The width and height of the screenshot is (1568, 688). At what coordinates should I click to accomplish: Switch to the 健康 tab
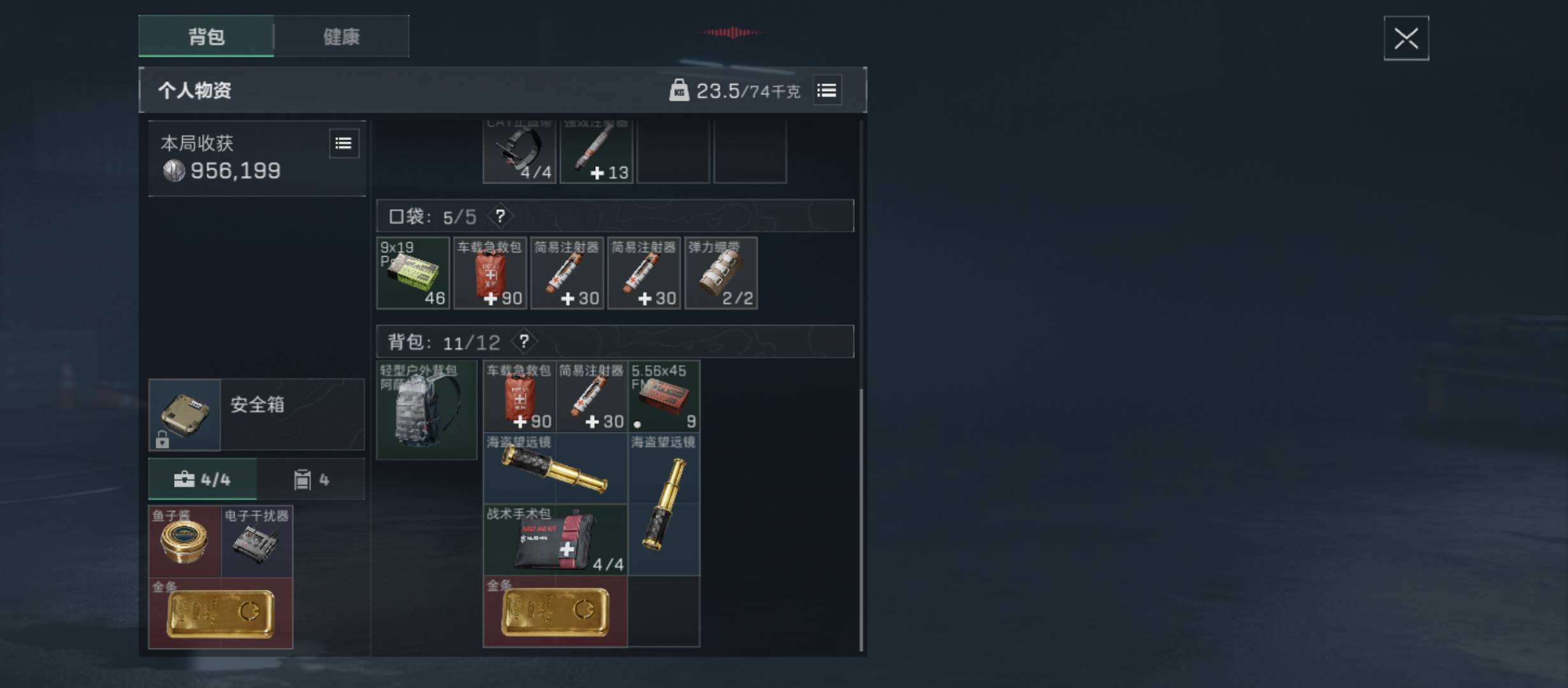[x=342, y=36]
